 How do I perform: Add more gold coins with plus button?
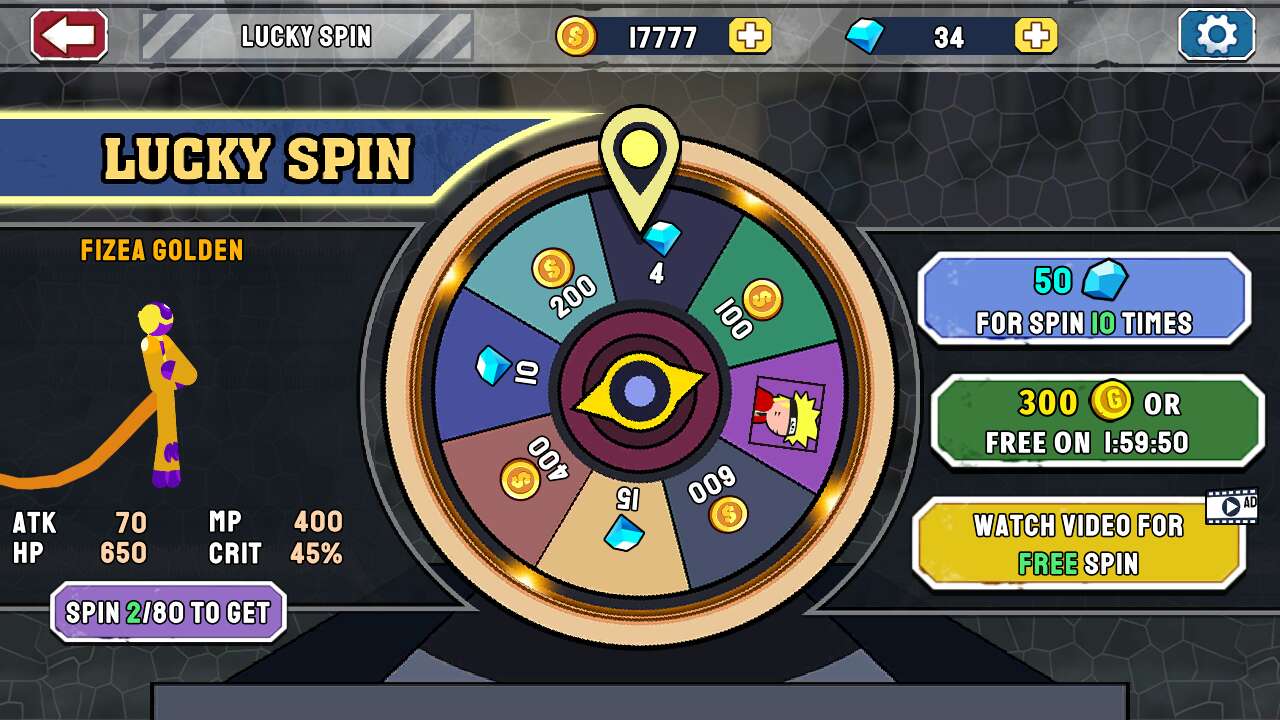750,37
